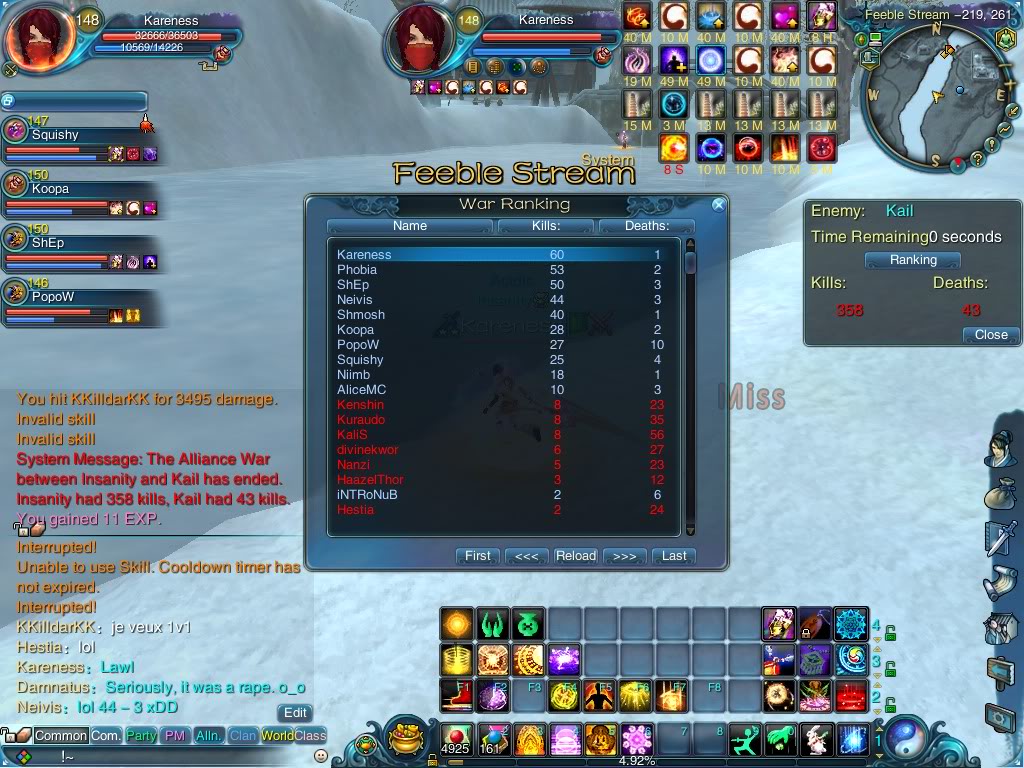Go back a ranking page with <<<
Viewport: 1024px width, 768px height.
click(x=527, y=556)
